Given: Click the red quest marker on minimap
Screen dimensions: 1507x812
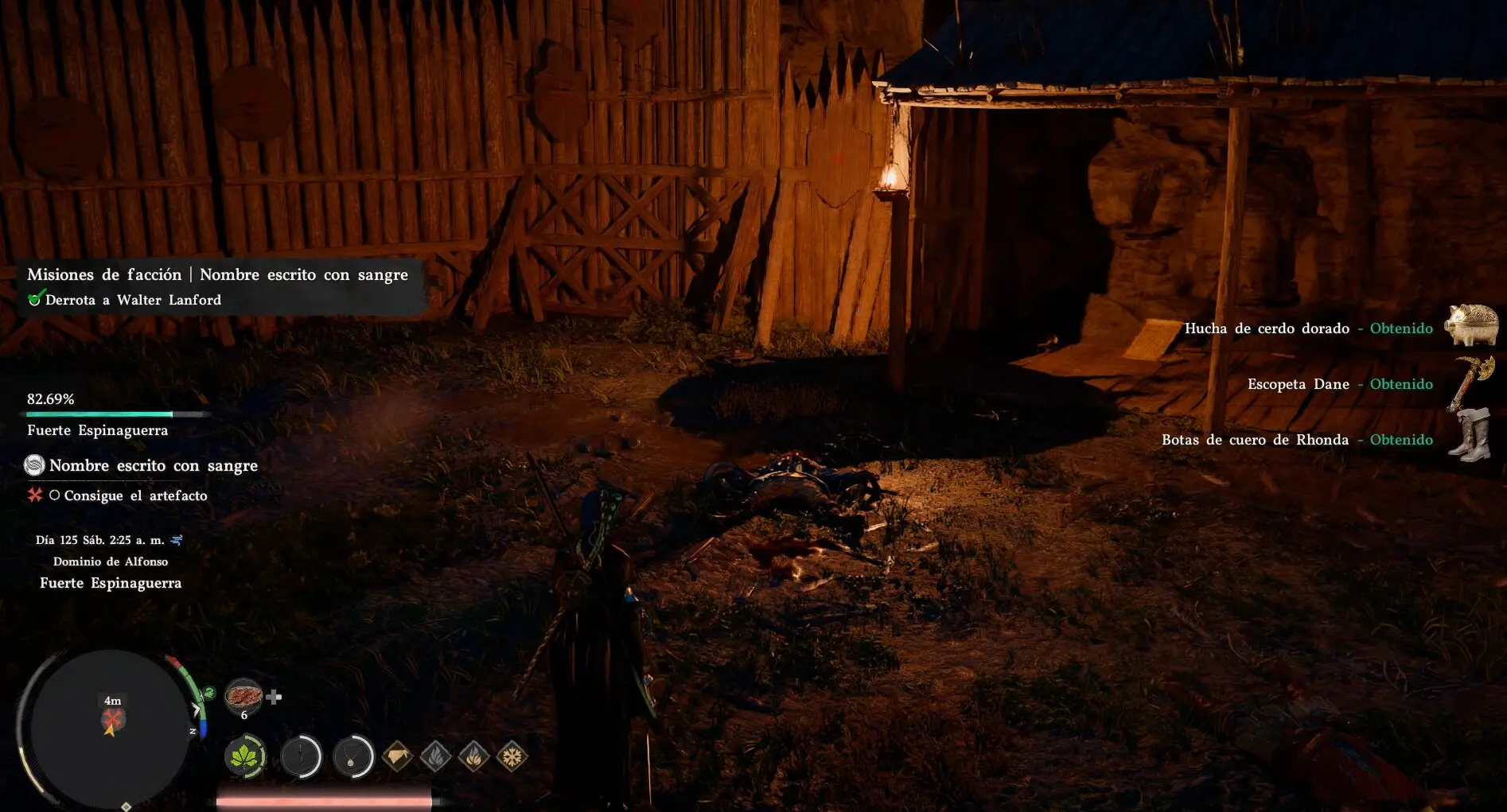Looking at the screenshot, I should pos(112,718).
